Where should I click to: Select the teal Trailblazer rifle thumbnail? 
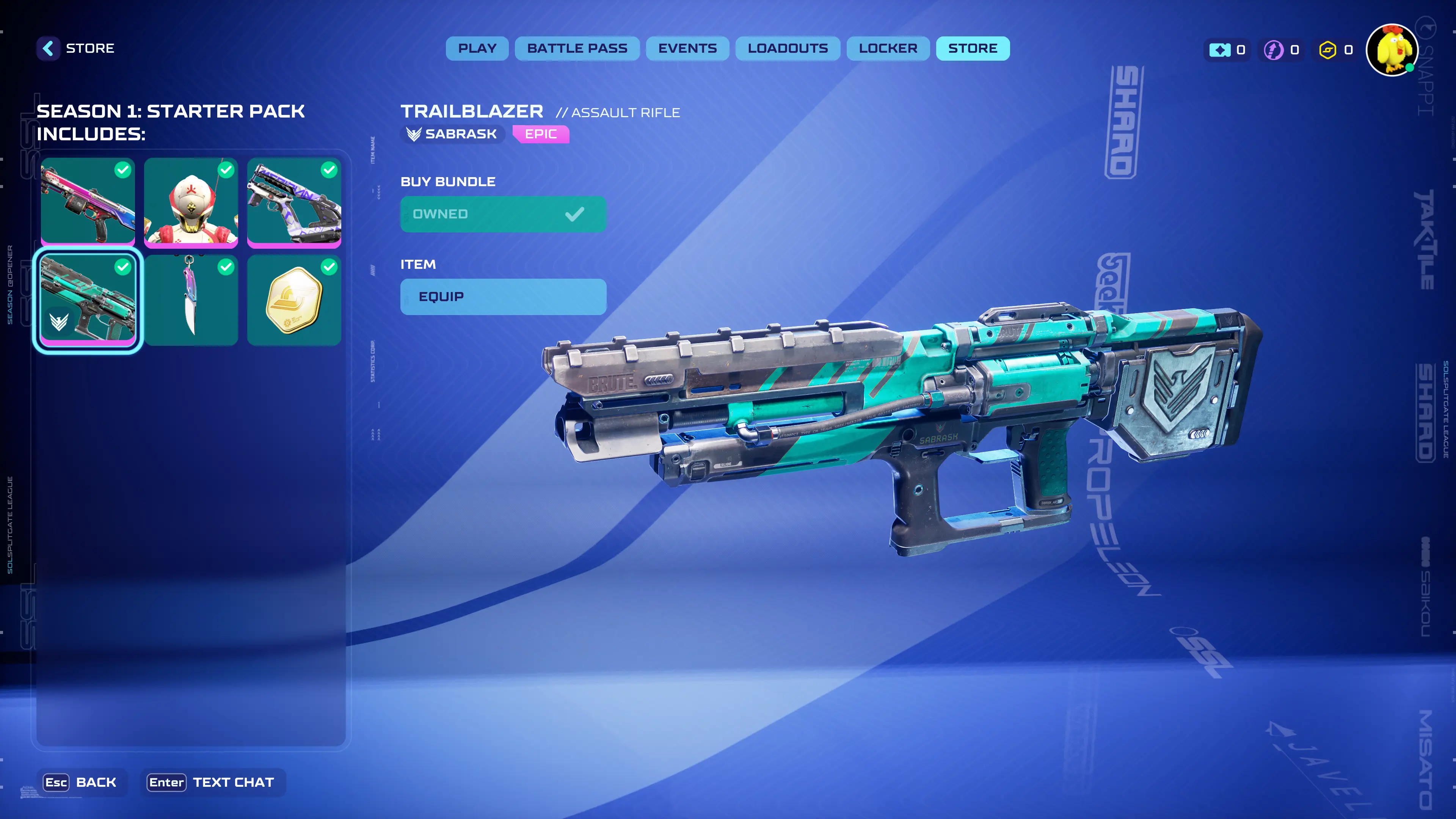point(88,300)
